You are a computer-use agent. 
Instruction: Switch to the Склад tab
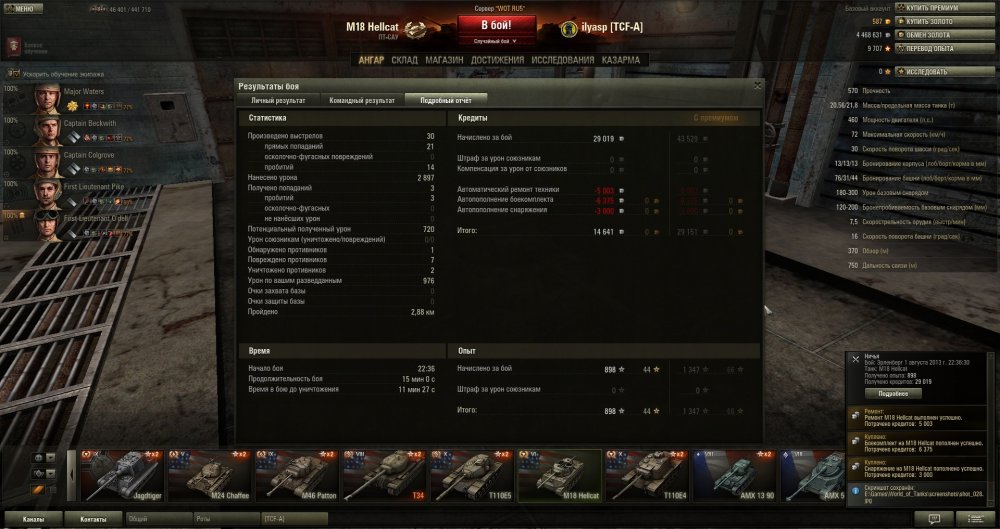[404, 60]
